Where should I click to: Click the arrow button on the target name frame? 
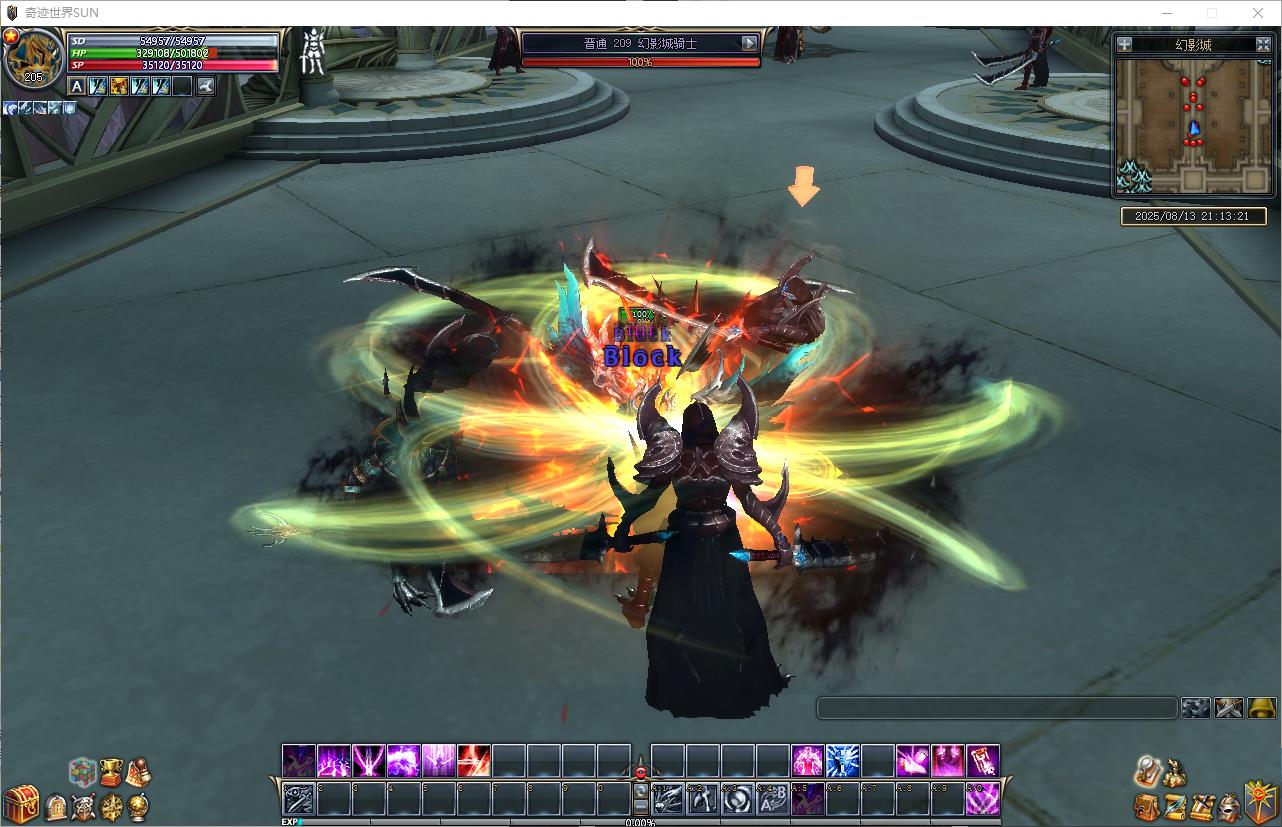click(x=749, y=43)
